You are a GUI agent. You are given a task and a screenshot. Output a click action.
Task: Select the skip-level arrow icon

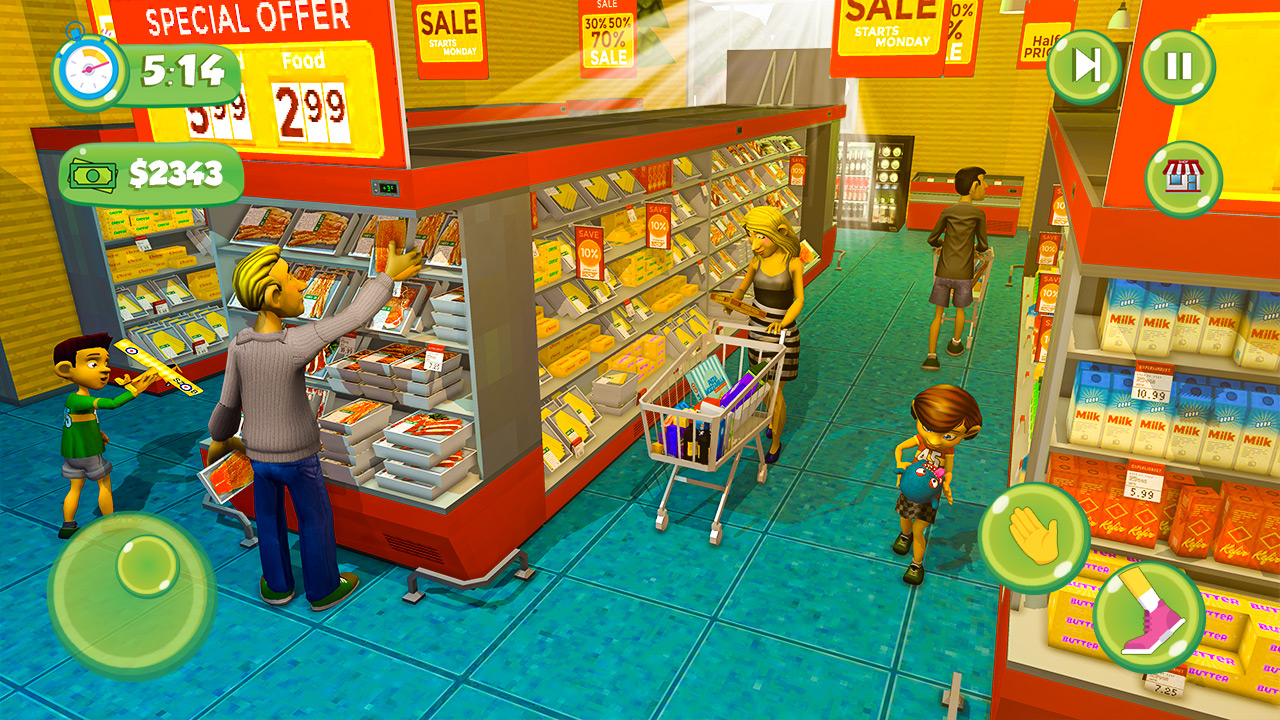(x=1081, y=62)
